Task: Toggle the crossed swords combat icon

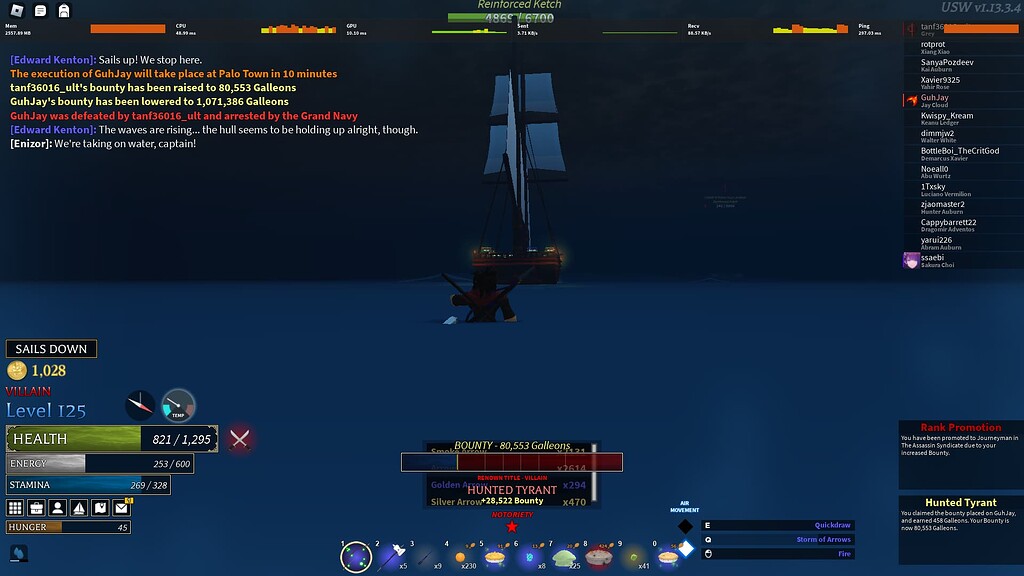Action: click(x=240, y=438)
